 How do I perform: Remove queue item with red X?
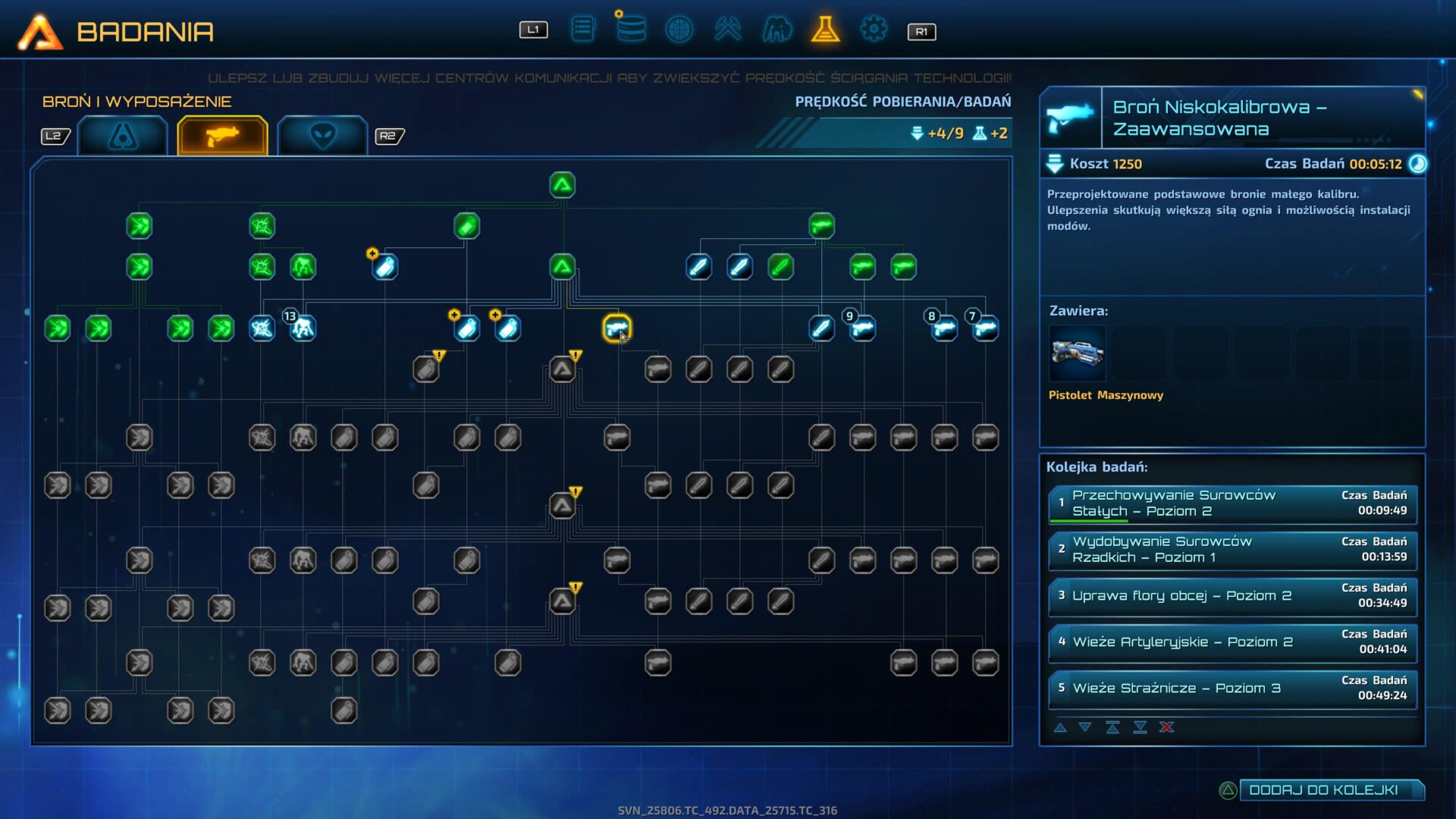coord(1166,727)
